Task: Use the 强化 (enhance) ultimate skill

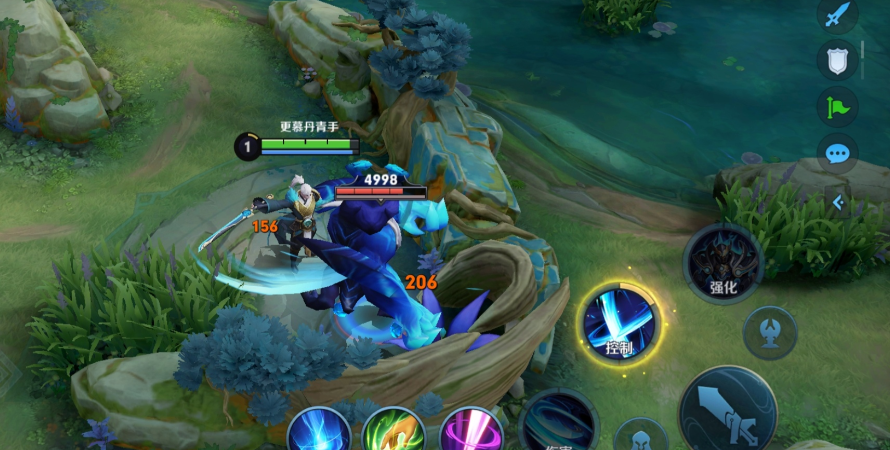Action: [x=723, y=262]
